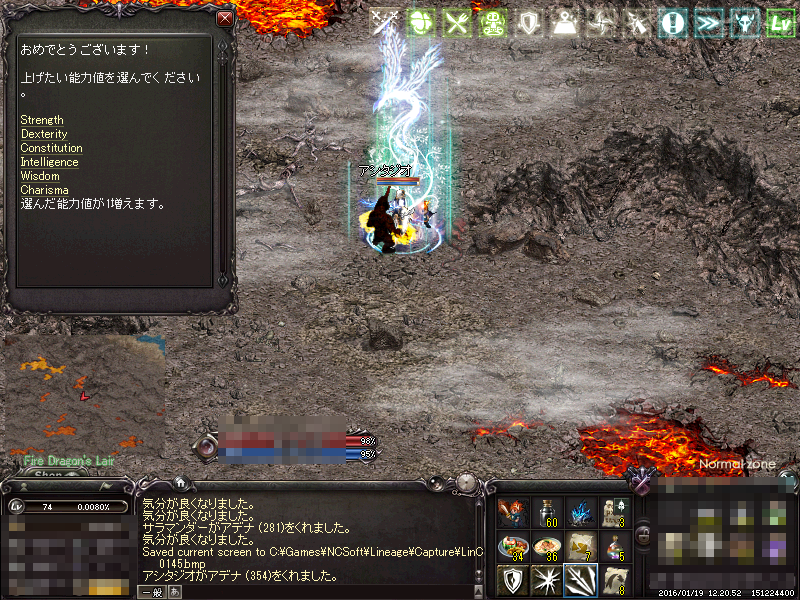
Task: Click the horned helmet icon
Action: [744, 24]
